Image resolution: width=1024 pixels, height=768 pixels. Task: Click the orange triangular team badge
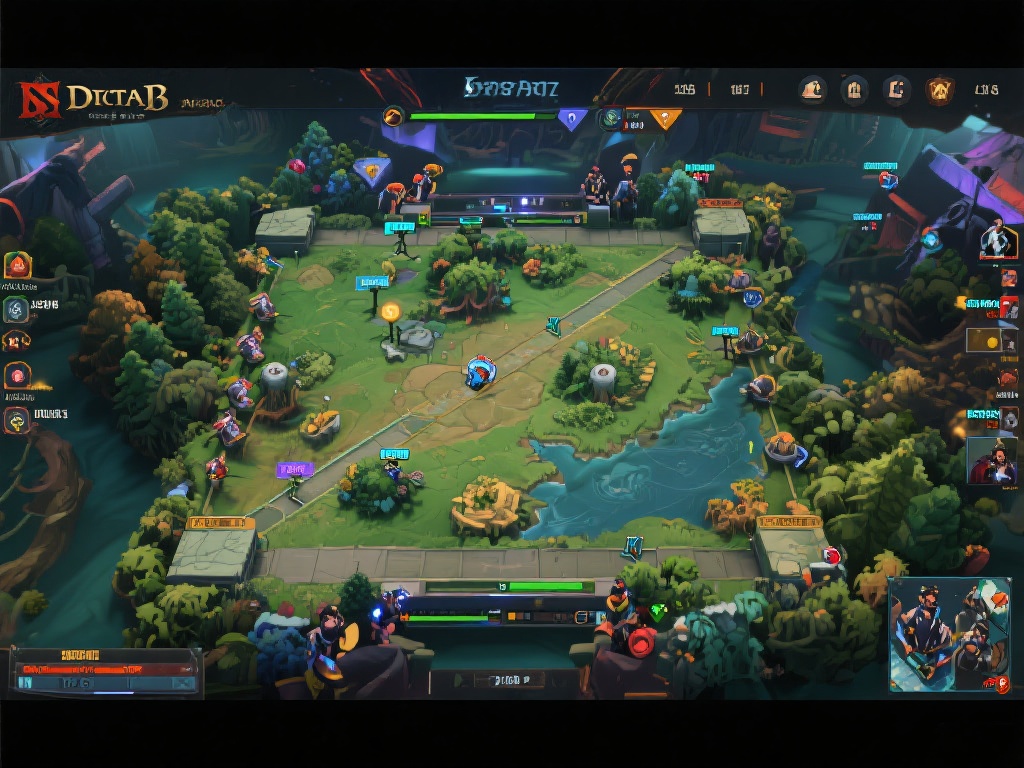click(x=664, y=119)
